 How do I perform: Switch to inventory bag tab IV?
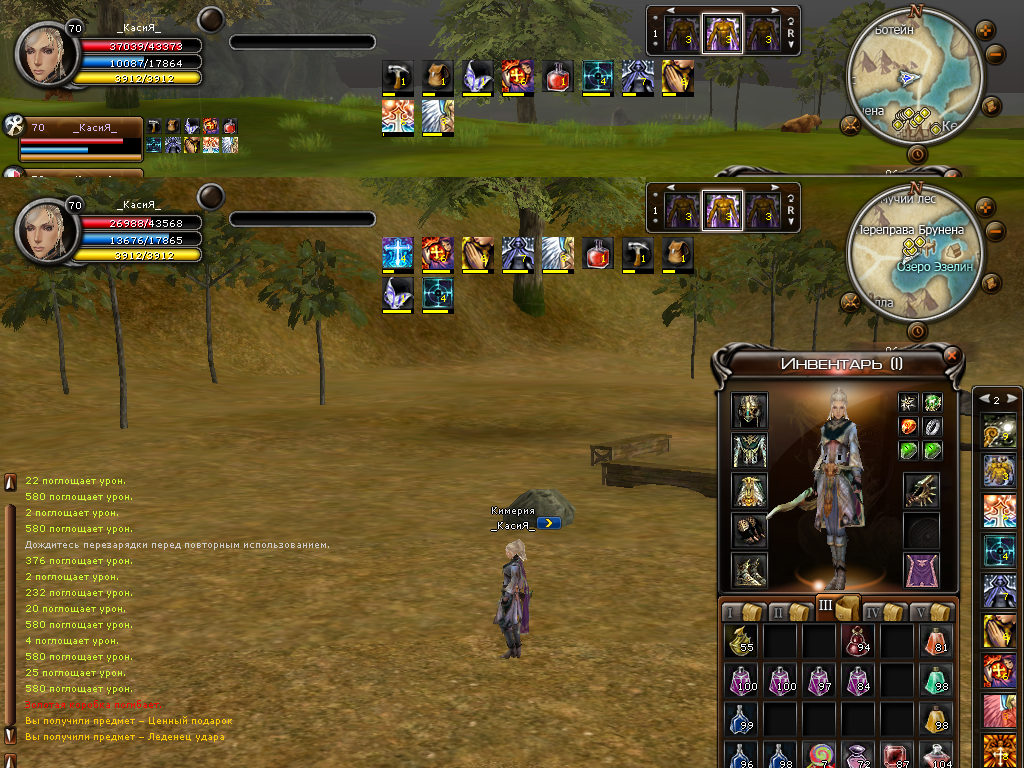(881, 611)
